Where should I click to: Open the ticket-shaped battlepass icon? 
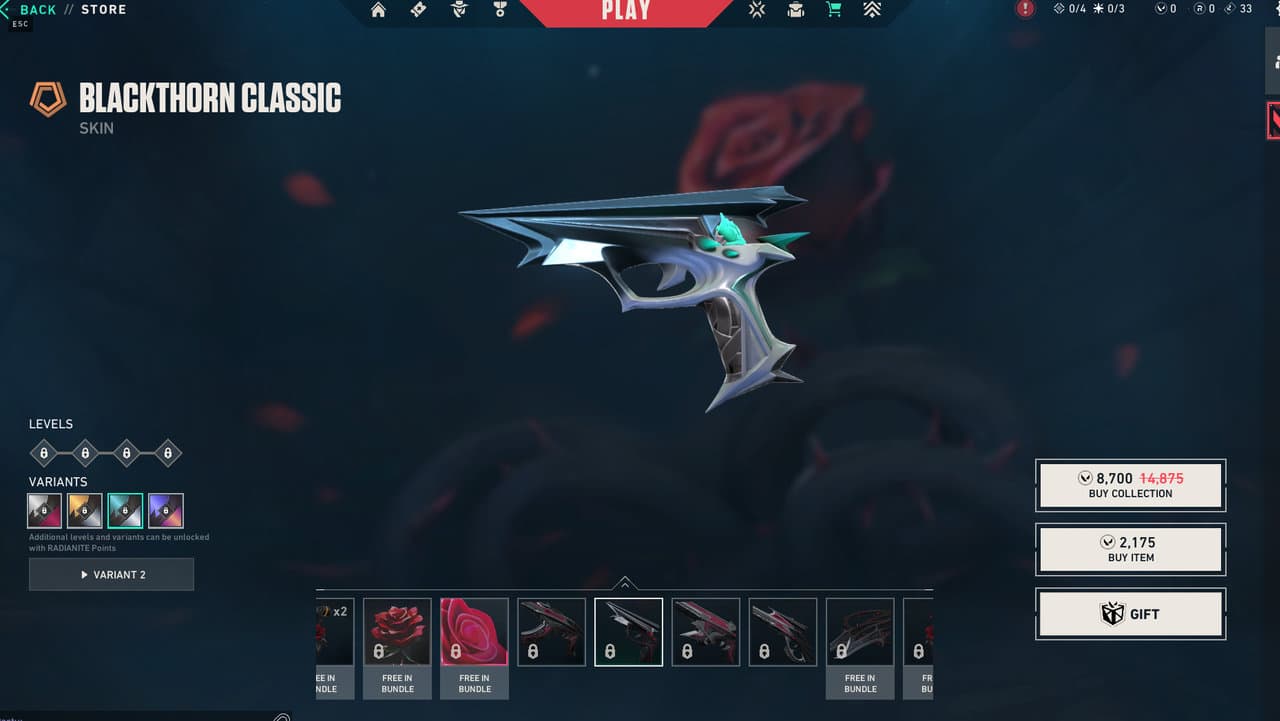click(419, 10)
